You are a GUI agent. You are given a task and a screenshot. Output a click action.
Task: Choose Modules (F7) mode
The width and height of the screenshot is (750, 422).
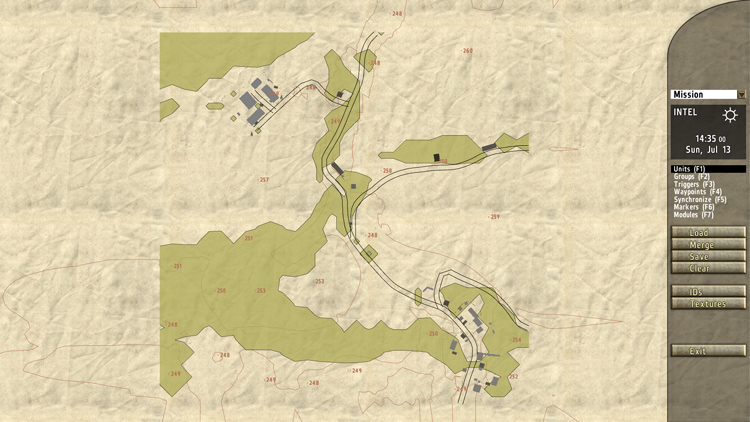pyautogui.click(x=694, y=215)
